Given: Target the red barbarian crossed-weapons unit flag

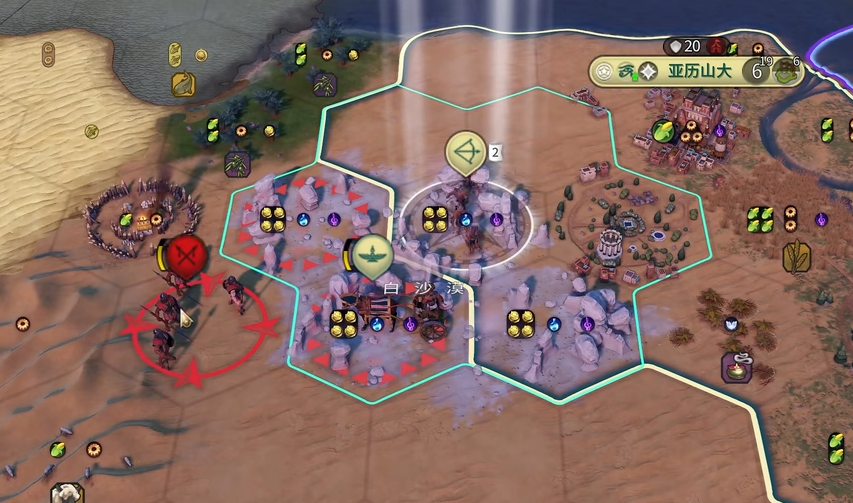Looking at the screenshot, I should (x=184, y=254).
